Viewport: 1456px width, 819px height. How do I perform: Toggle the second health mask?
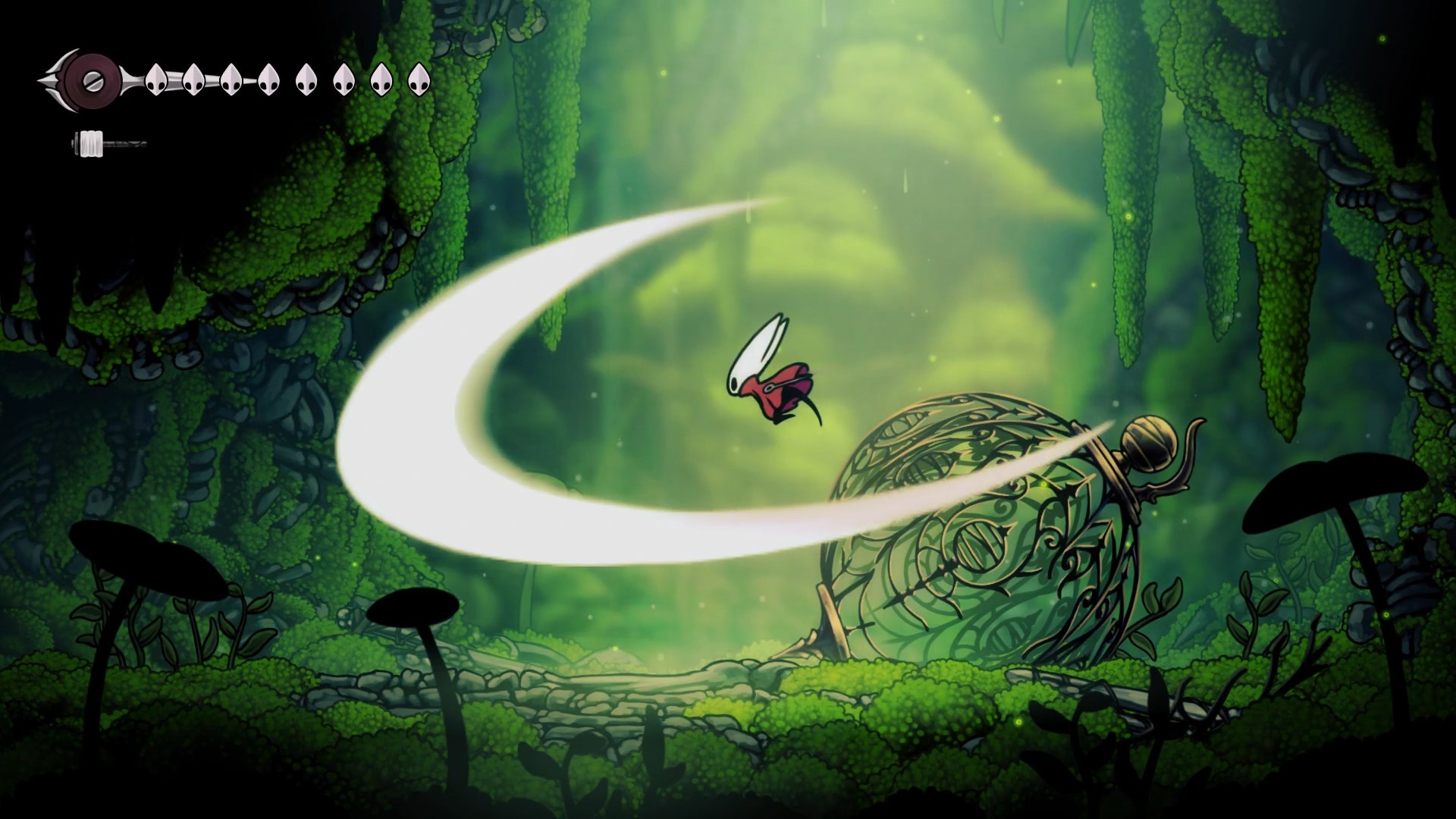(x=193, y=80)
